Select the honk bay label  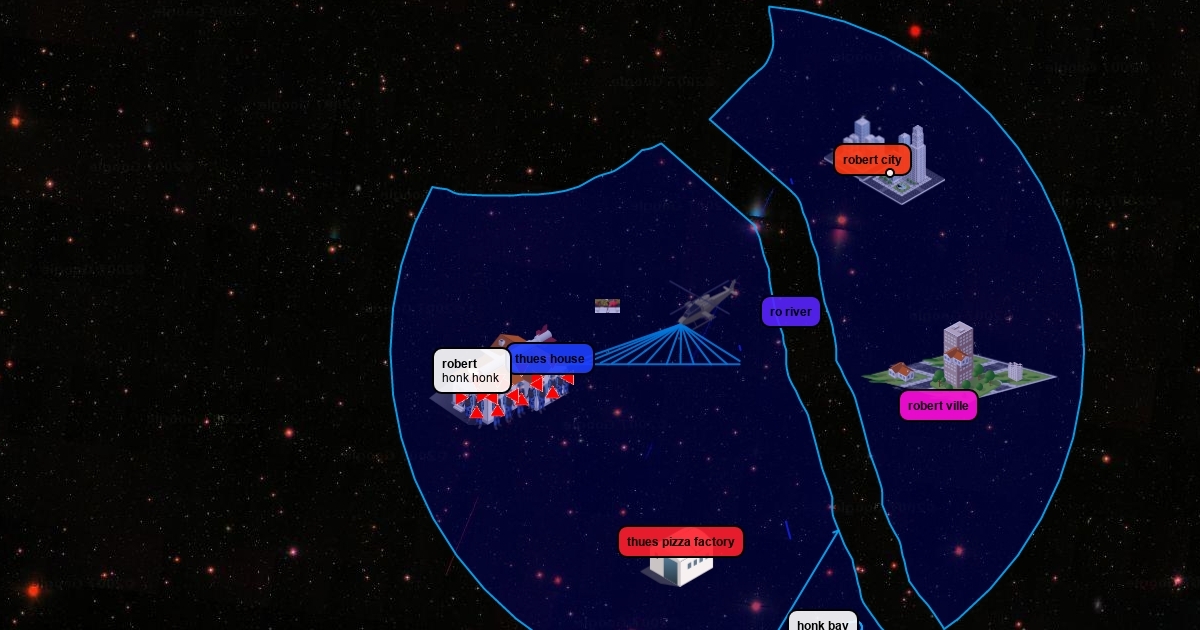pyautogui.click(x=823, y=624)
